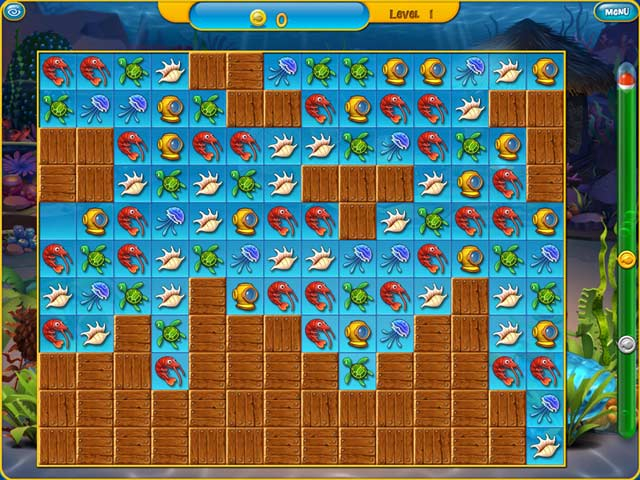Viewport: 640px width, 480px height.
Task: Open the Menu button
Action: pos(612,12)
